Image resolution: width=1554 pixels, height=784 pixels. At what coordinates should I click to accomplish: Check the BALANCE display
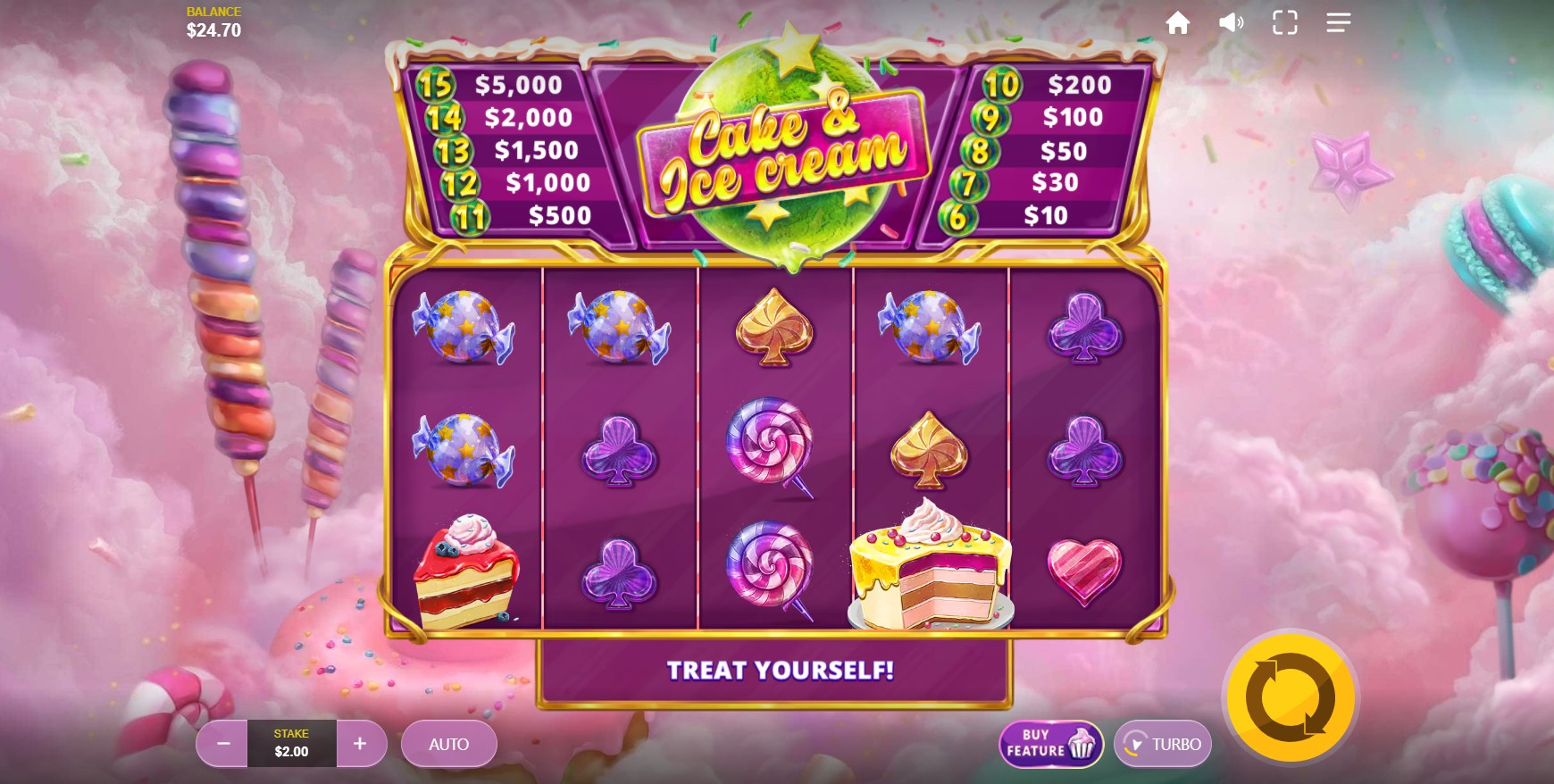(213, 20)
